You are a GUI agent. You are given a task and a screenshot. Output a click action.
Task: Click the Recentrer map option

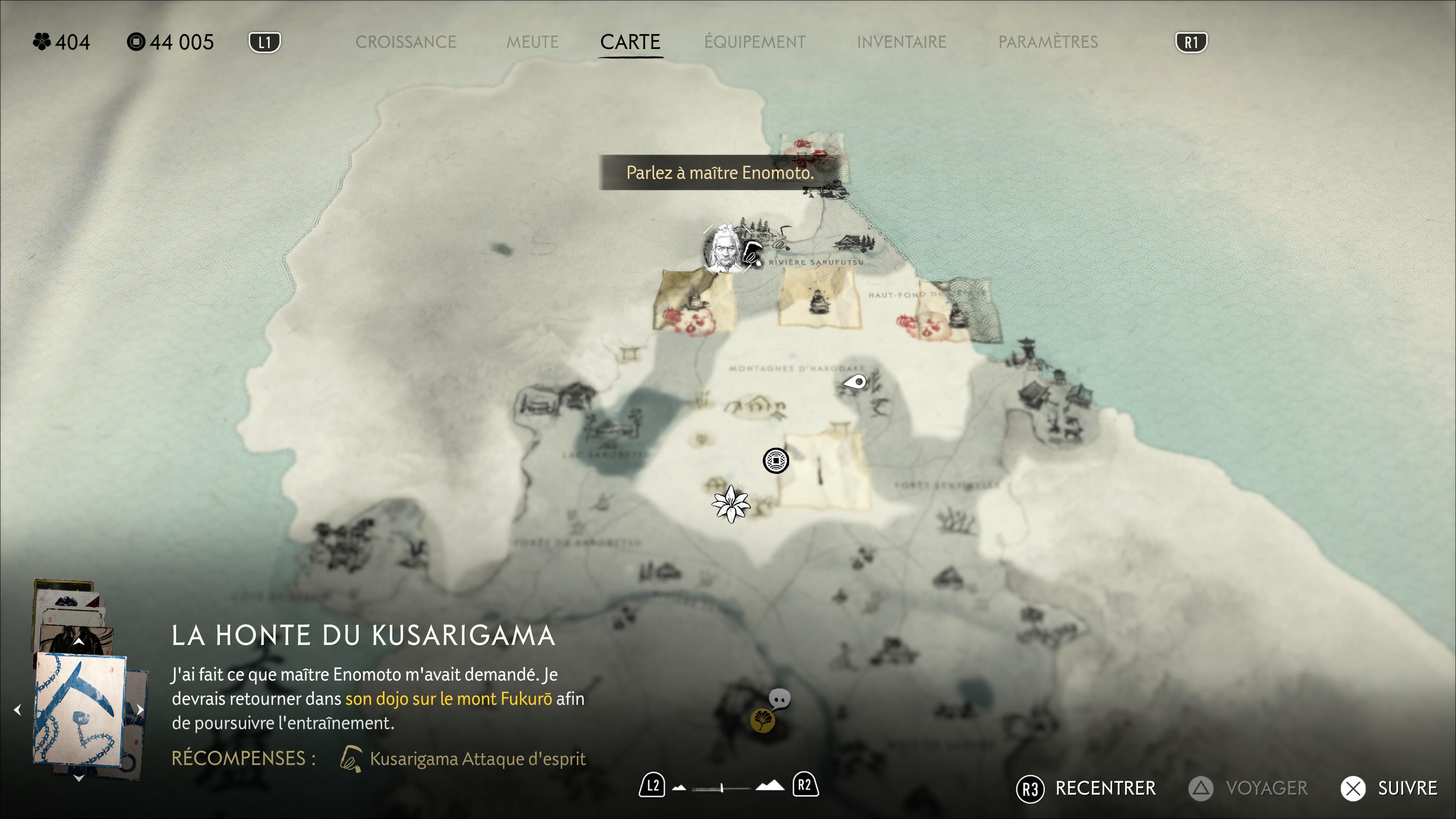1105,788
